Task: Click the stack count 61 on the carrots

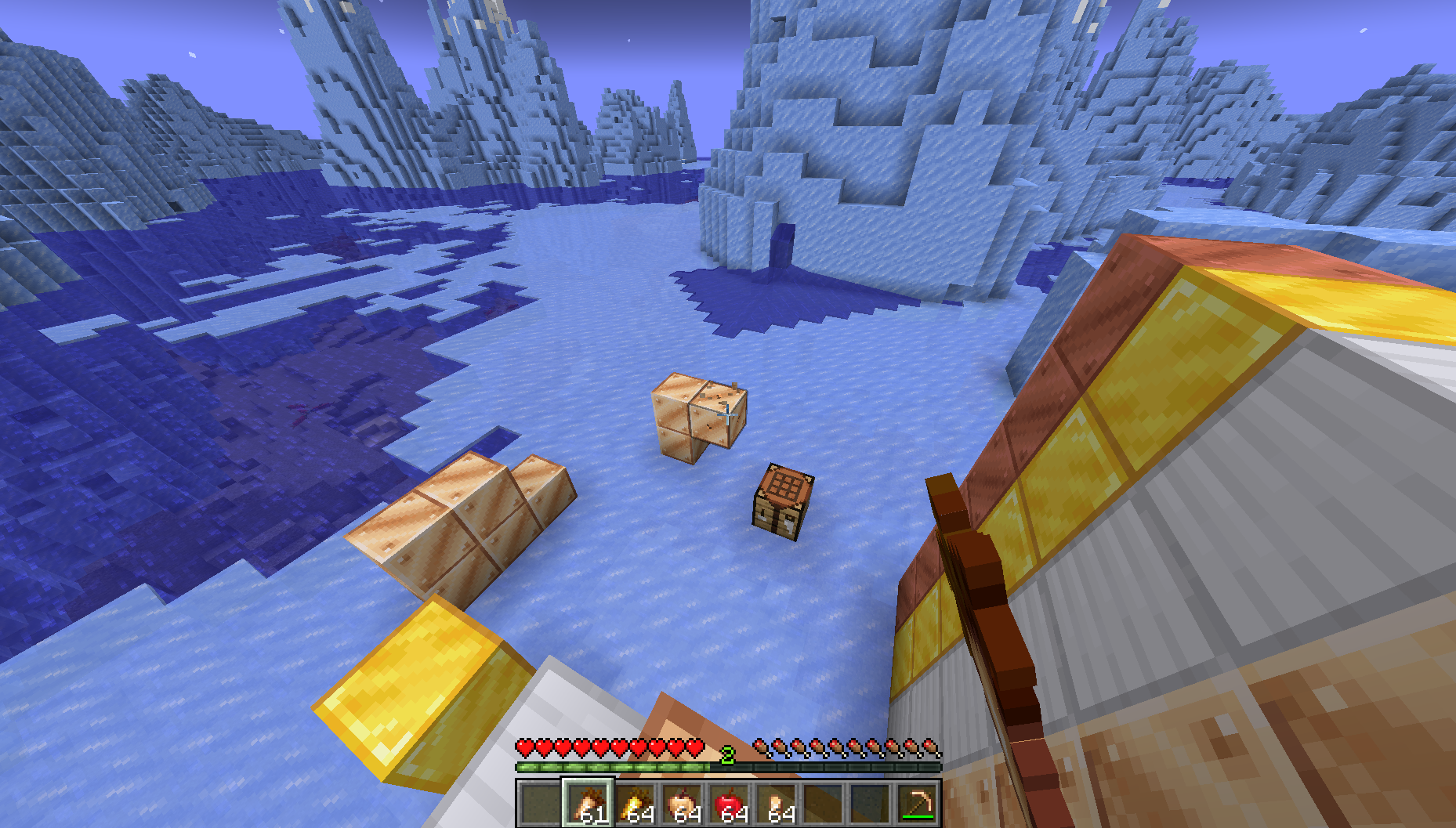Action: [592, 815]
